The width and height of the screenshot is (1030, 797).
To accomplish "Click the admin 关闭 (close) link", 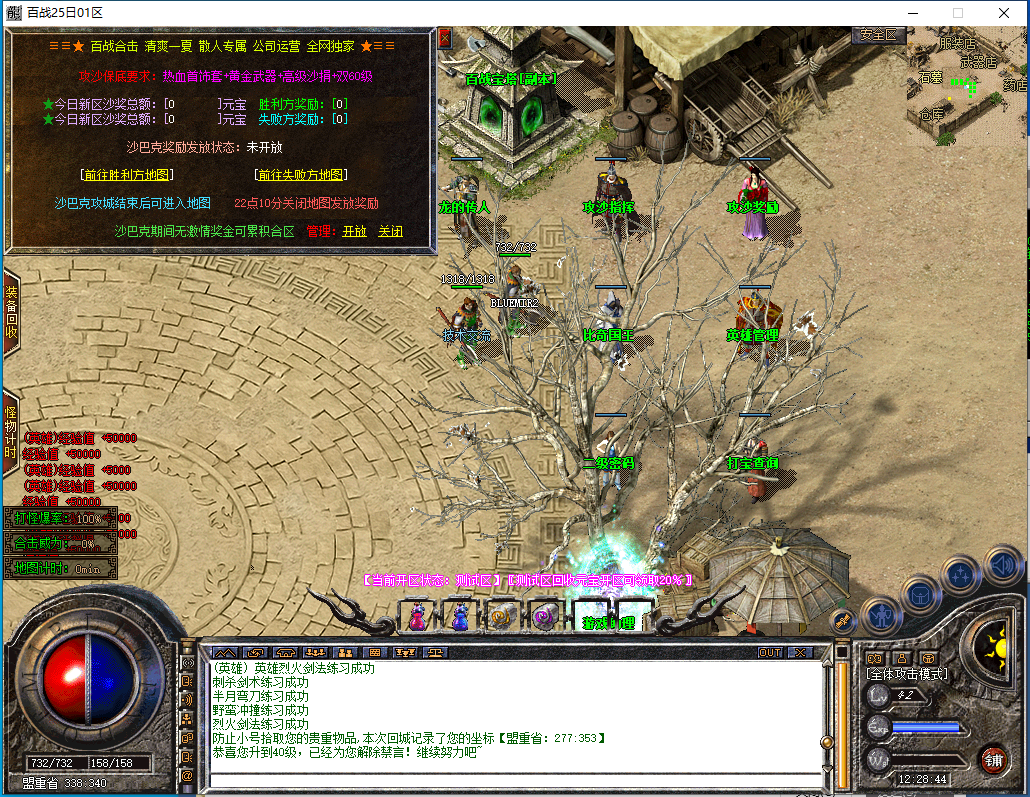I will click(x=390, y=231).
